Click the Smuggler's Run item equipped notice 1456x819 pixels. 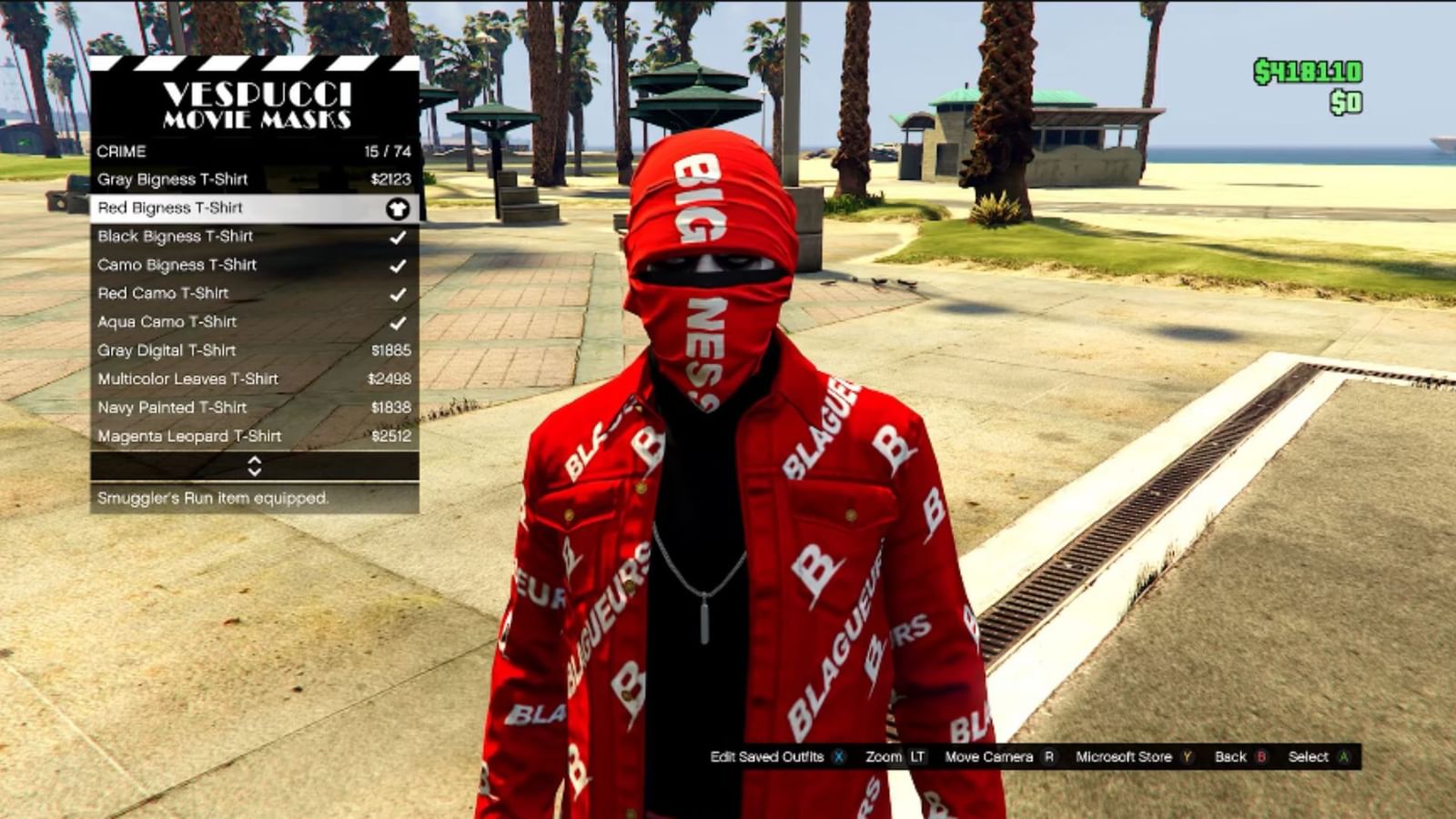pos(213,499)
